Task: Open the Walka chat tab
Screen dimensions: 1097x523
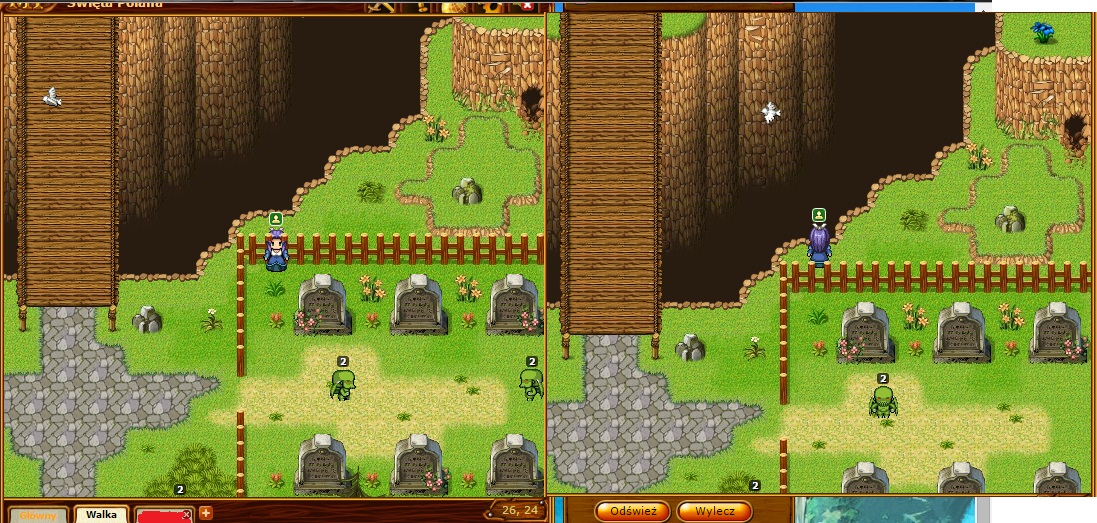Action: pyautogui.click(x=101, y=515)
